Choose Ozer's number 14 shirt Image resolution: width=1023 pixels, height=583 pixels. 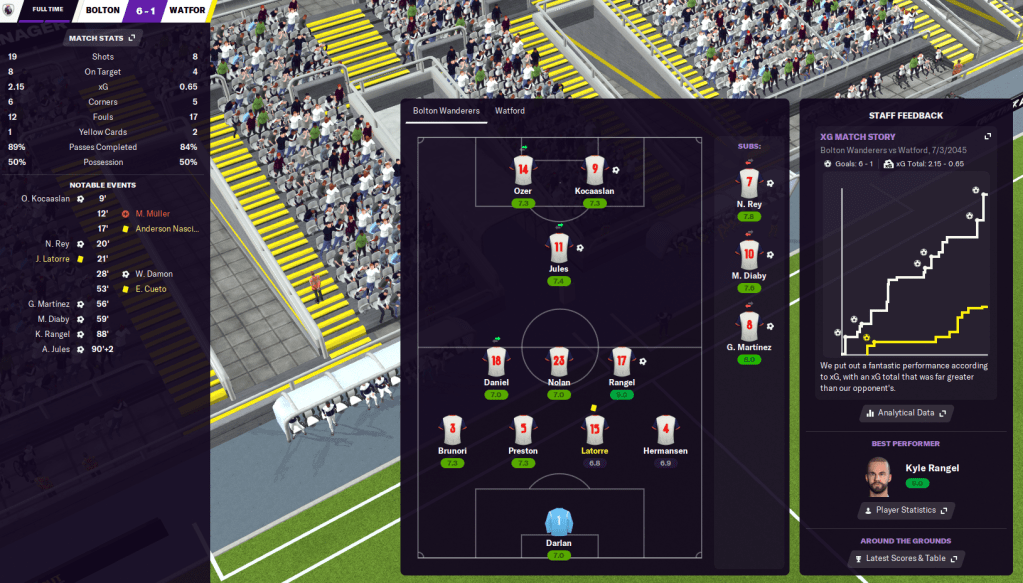coord(522,170)
